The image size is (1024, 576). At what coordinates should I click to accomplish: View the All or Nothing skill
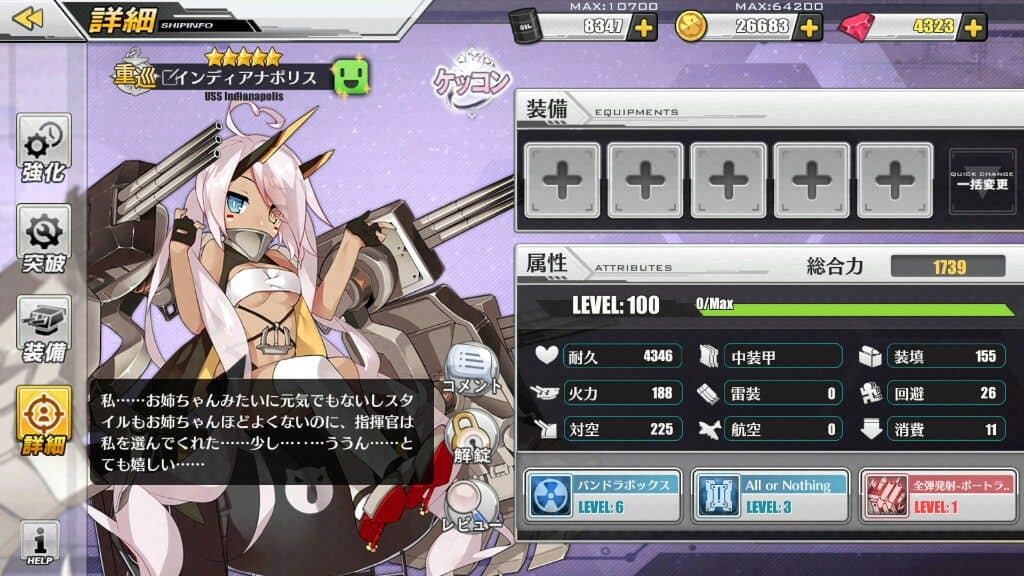tap(769, 495)
